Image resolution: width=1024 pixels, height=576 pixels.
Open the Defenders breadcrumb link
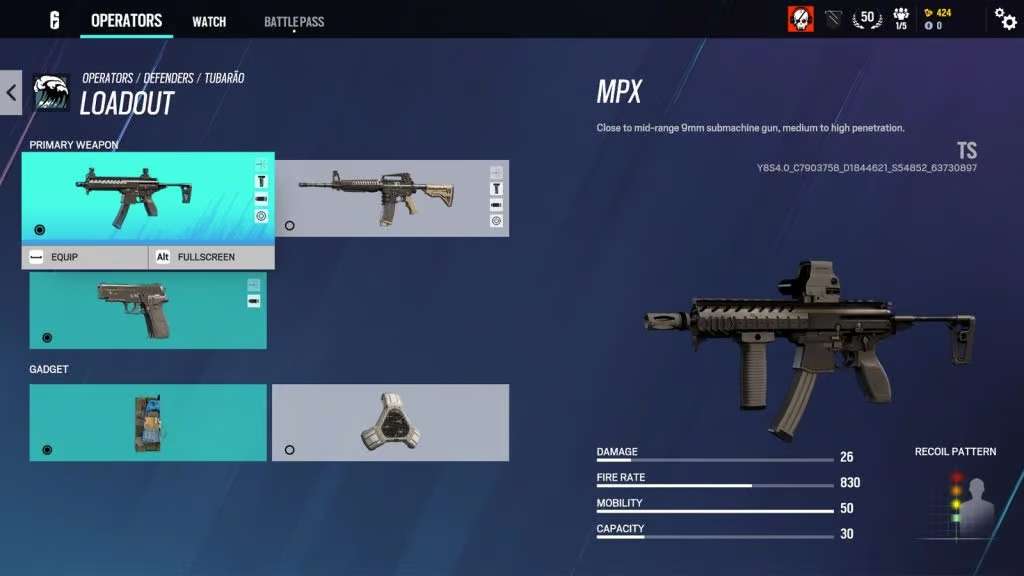pyautogui.click(x=169, y=78)
